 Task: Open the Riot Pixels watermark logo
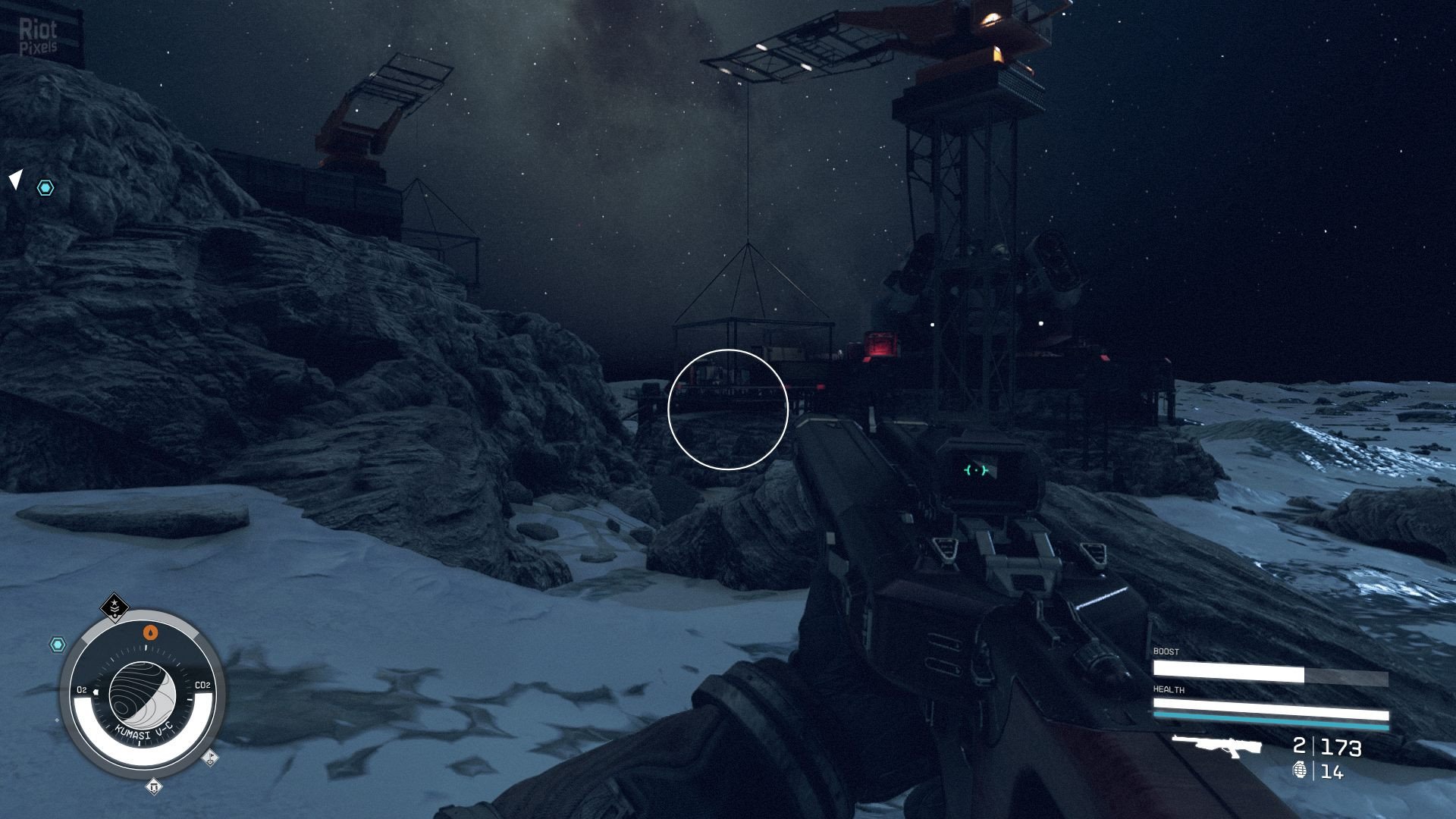coord(38,38)
